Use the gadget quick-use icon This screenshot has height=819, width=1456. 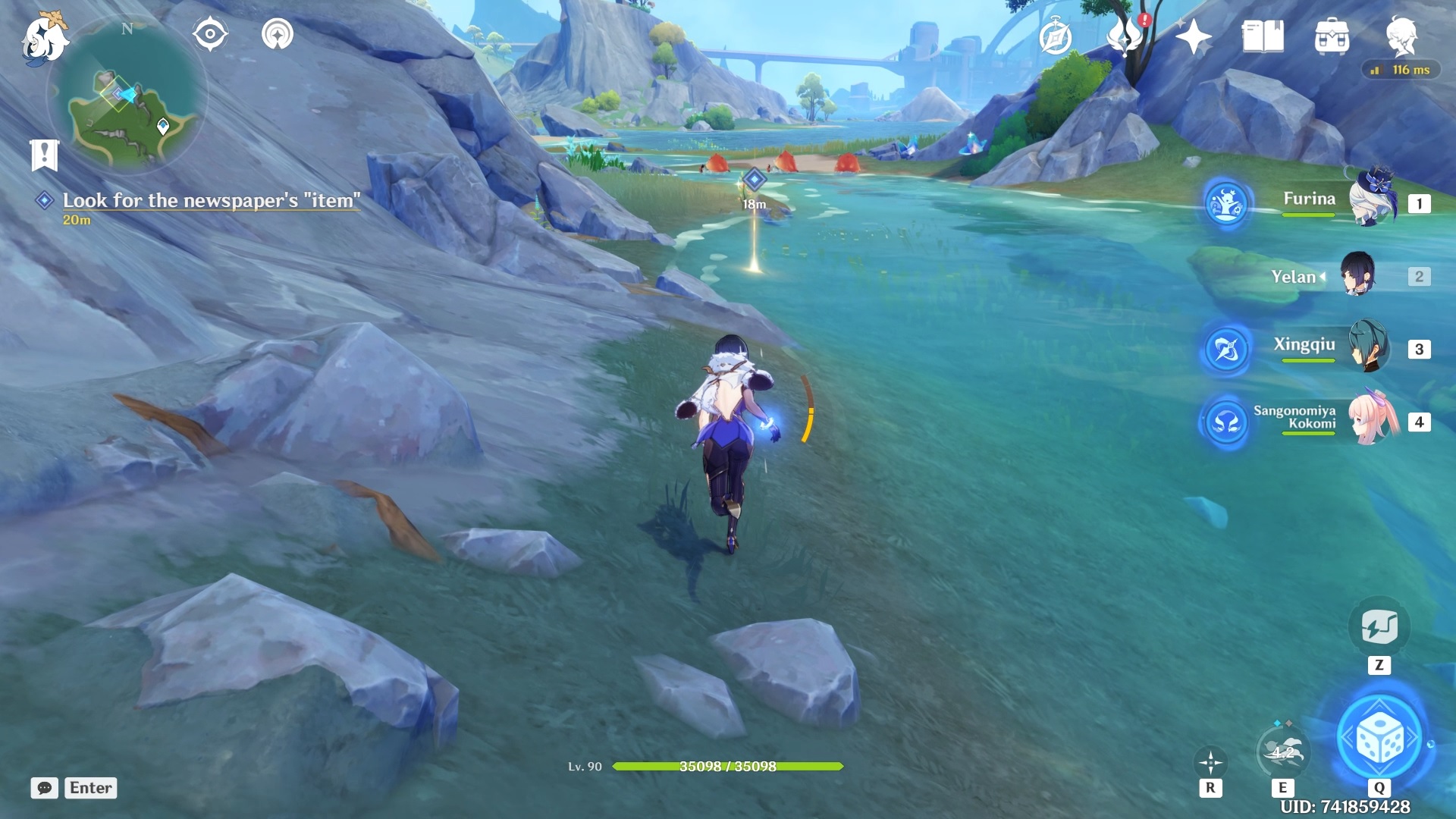click(1379, 628)
